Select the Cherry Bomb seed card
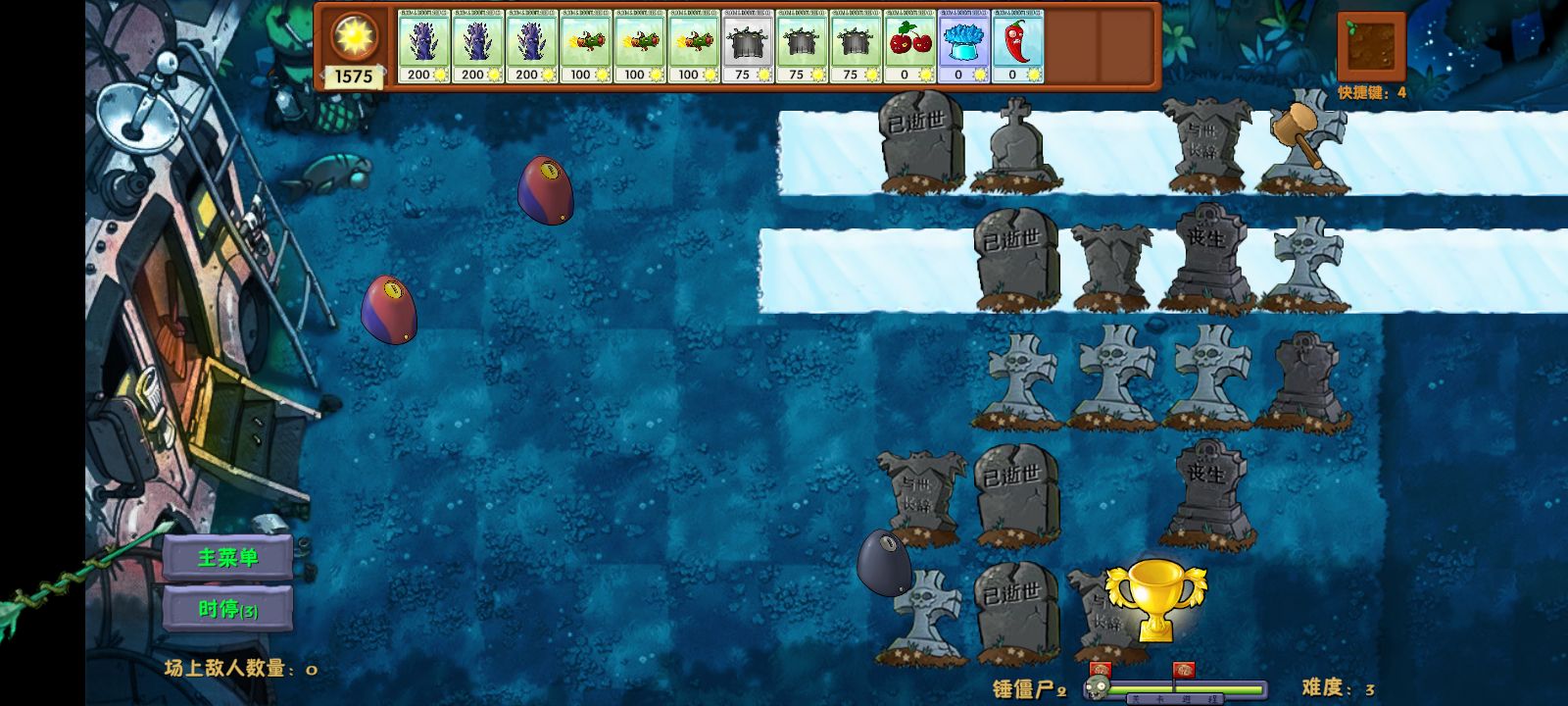Screen dimensions: 1568x706 (910, 47)
